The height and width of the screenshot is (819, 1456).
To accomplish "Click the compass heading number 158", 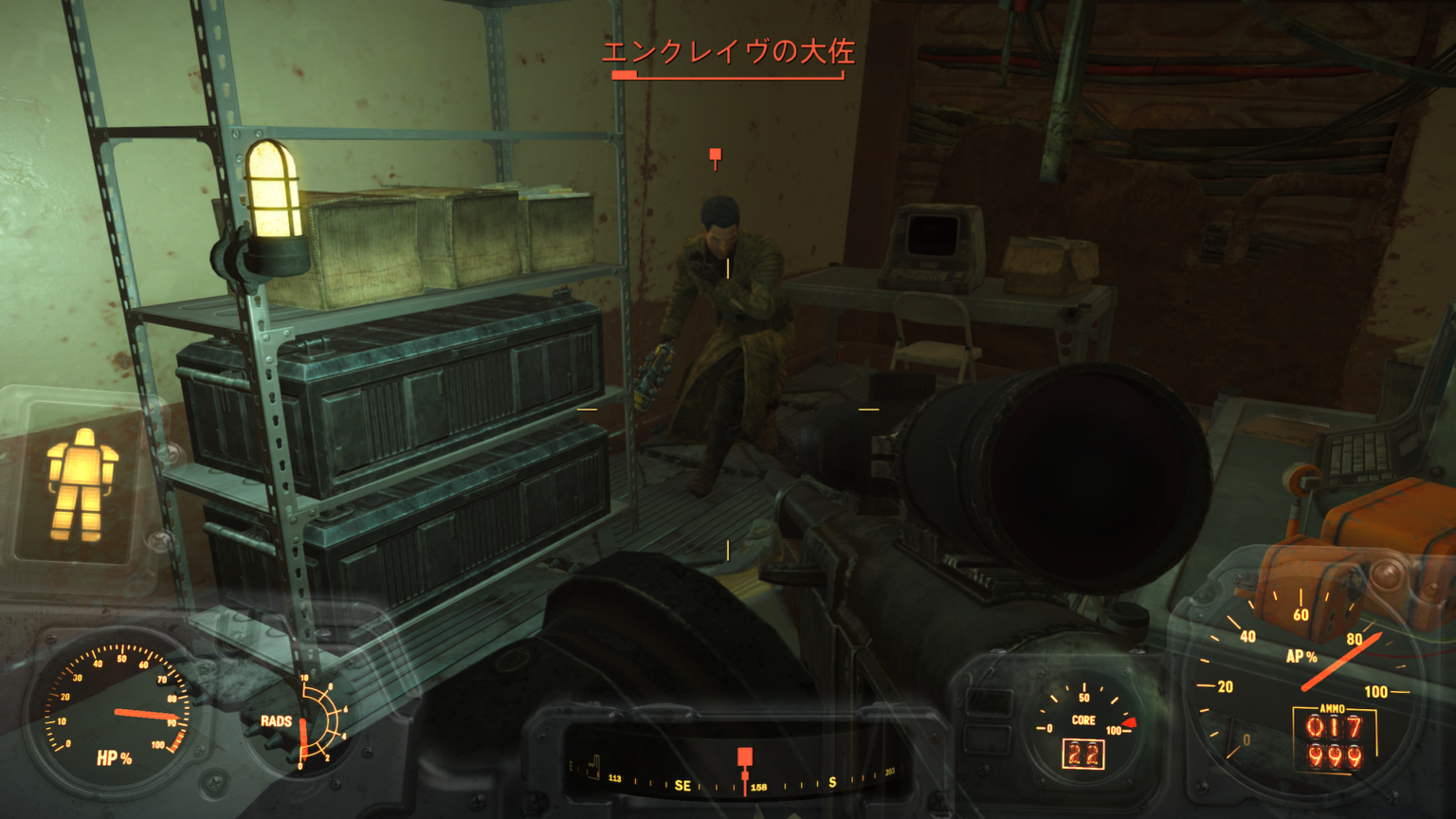I will 761,786.
